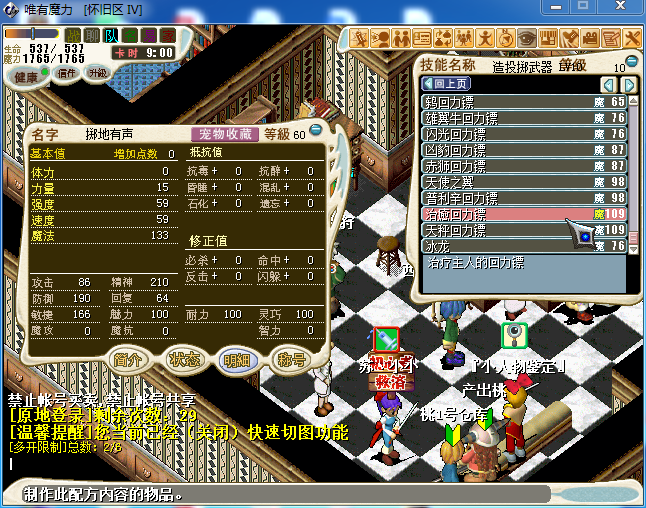
Task: Open the wrench-and-screwdriver settings icon
Action: tap(632, 37)
